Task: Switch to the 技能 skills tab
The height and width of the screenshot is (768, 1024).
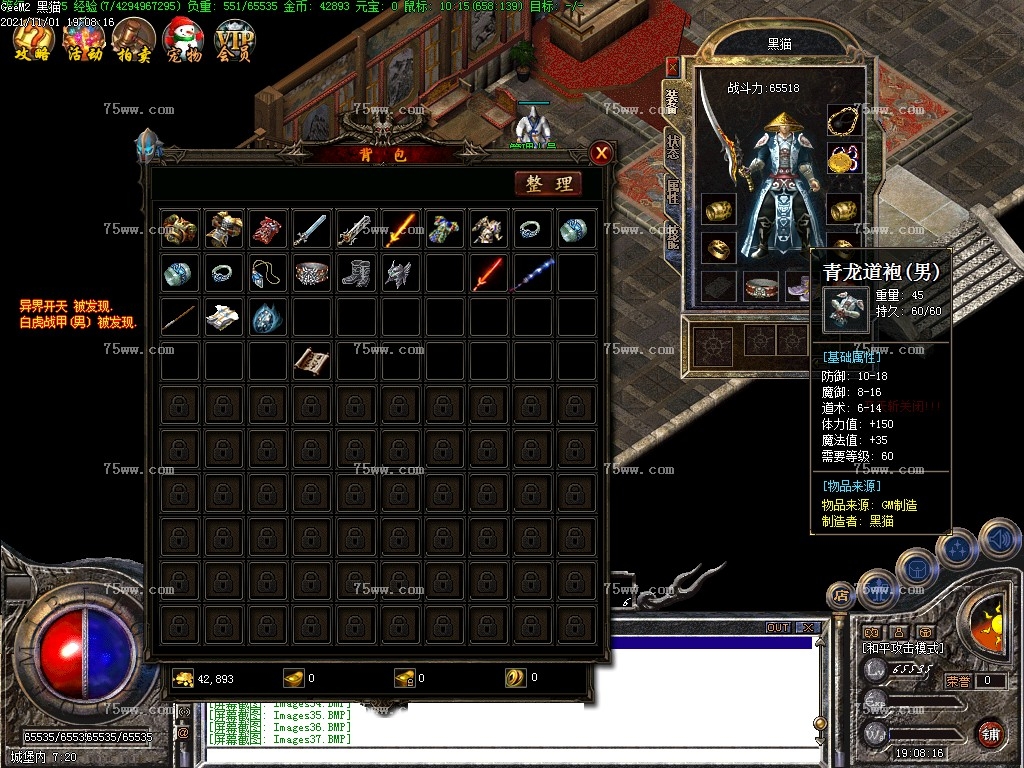Action: point(672,235)
